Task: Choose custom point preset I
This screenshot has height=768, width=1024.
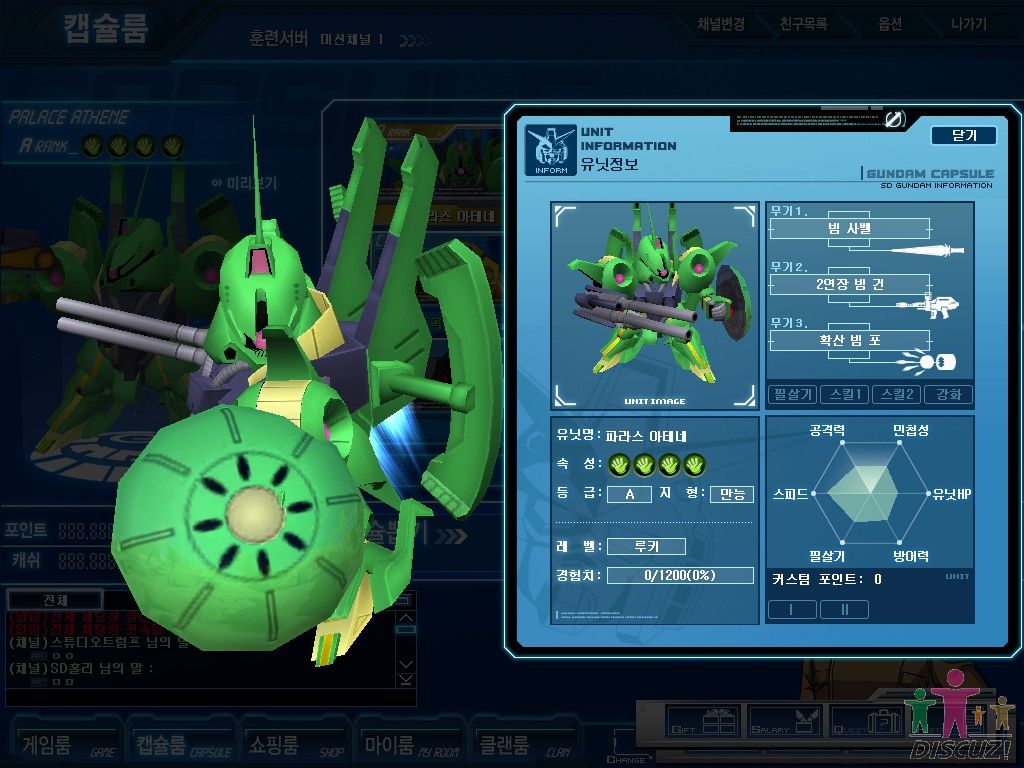Action: [791, 609]
